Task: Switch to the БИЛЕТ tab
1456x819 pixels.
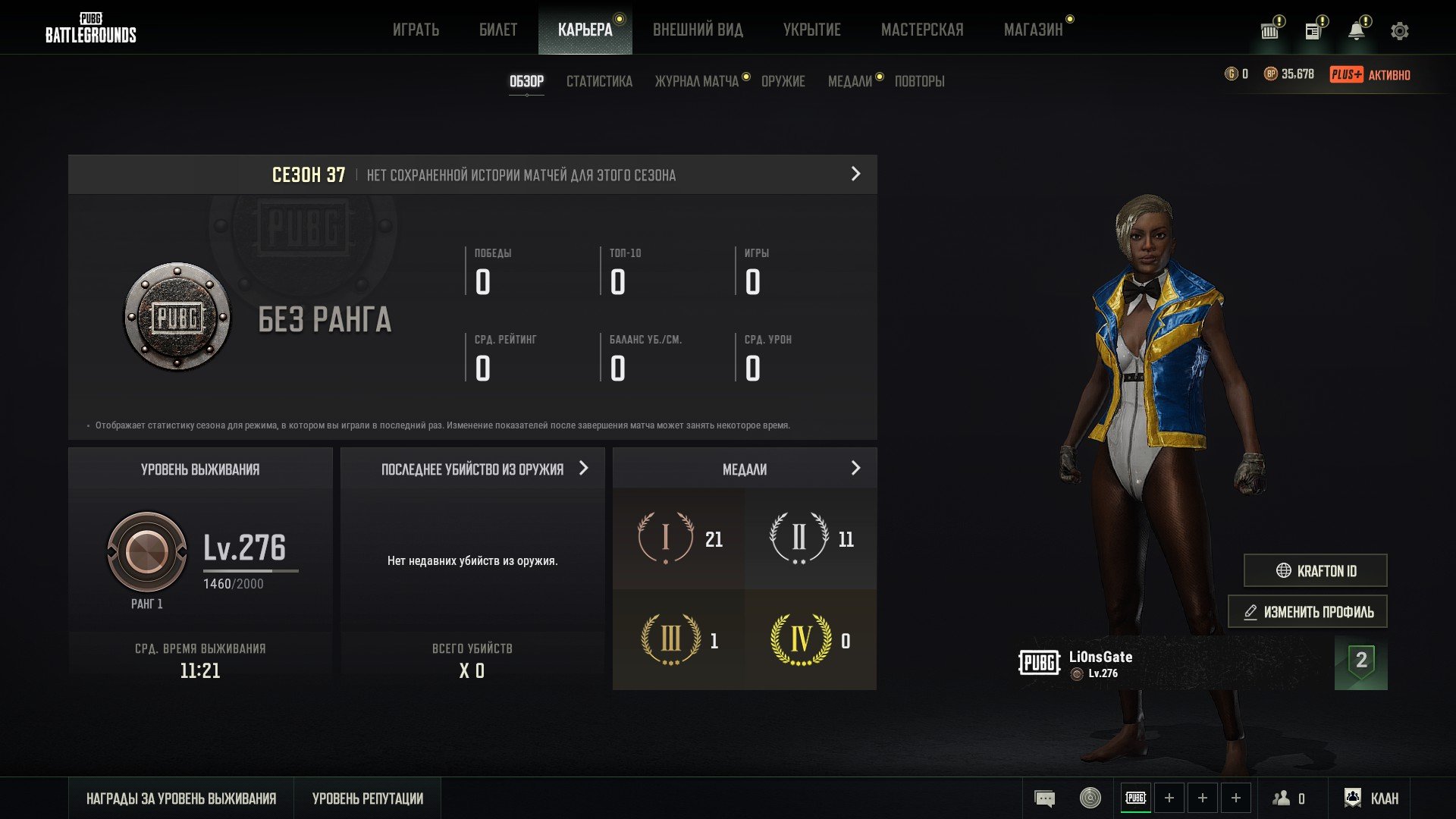Action: coord(498,30)
